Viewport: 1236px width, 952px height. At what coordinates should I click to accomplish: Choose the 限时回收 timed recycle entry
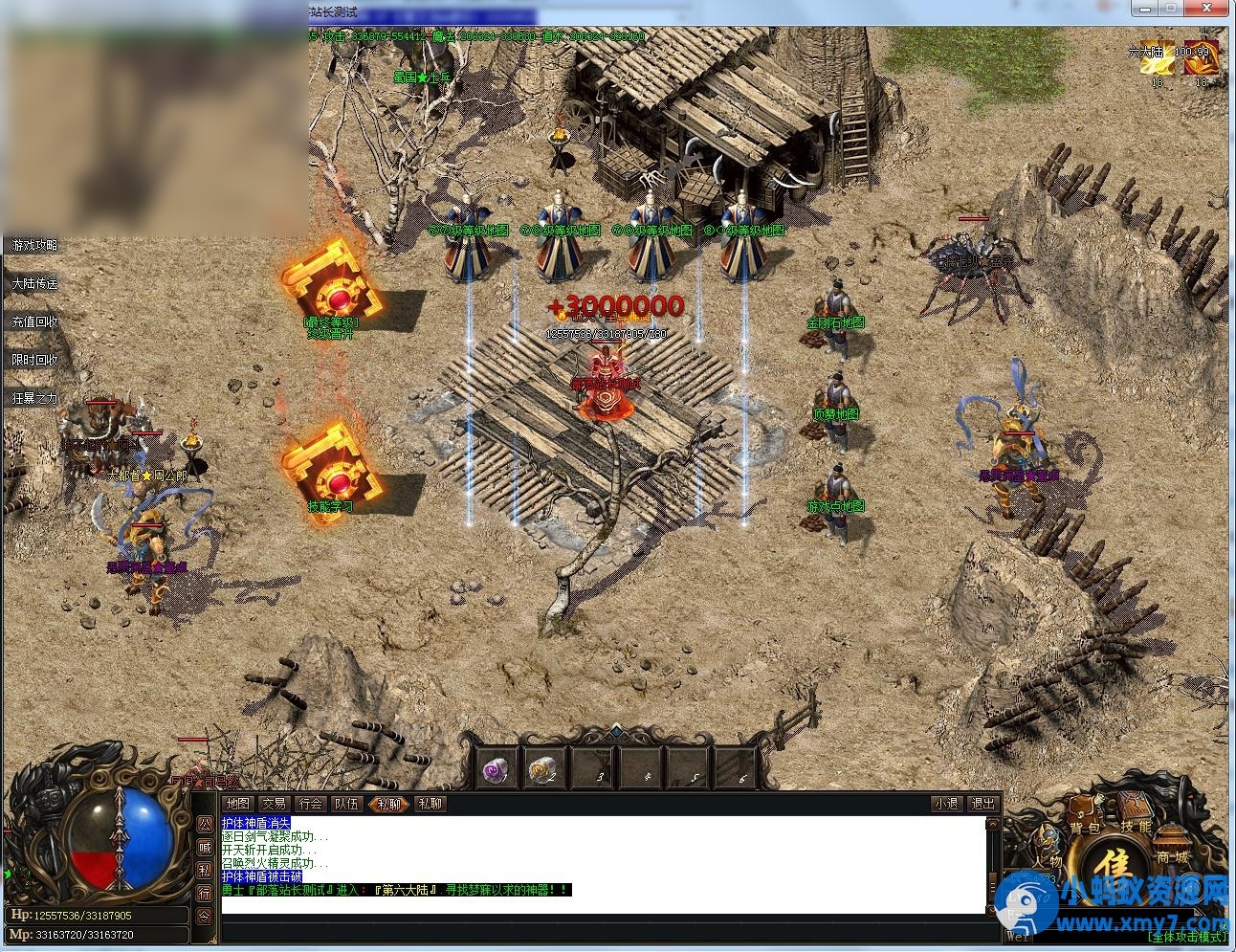coord(34,361)
